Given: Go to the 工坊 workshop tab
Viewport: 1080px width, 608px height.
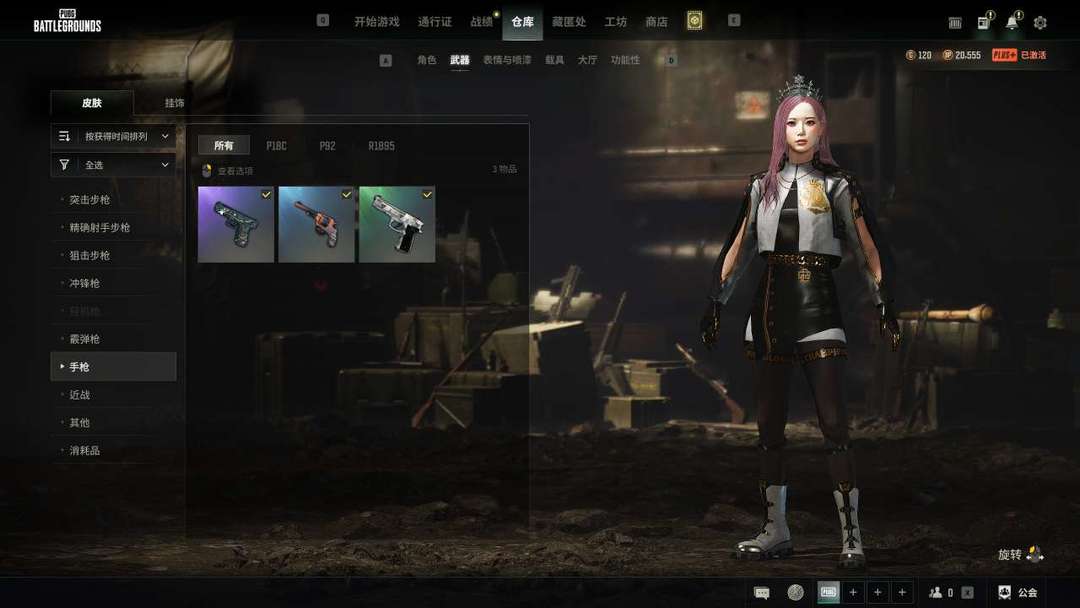Looking at the screenshot, I should (x=615, y=21).
